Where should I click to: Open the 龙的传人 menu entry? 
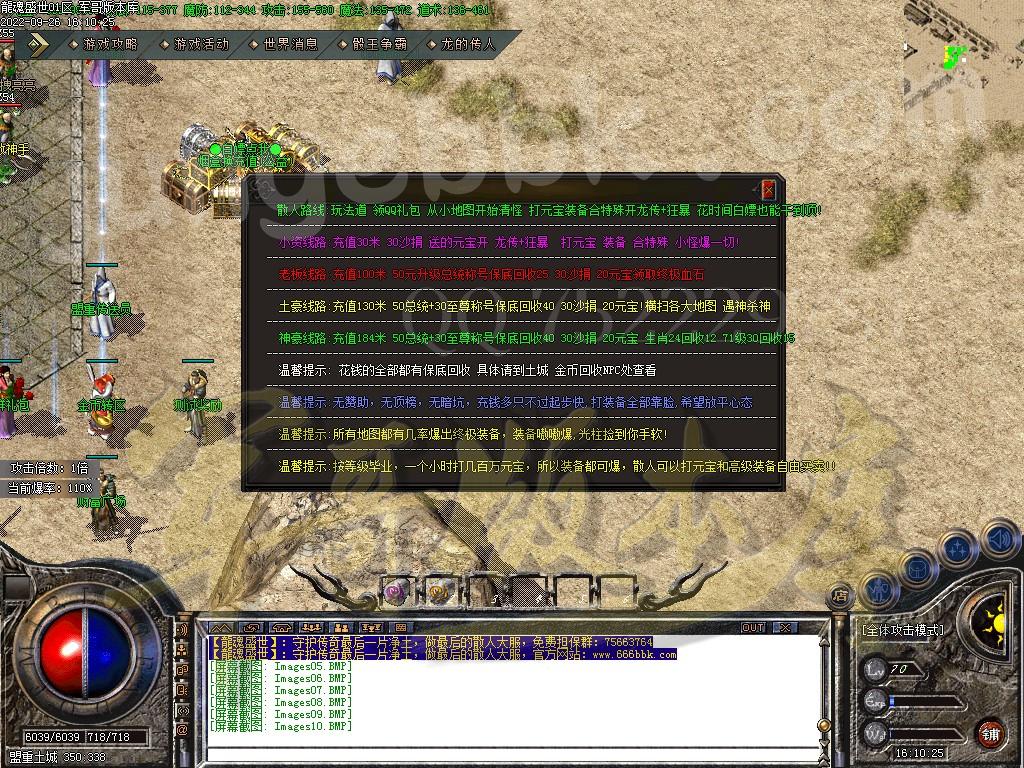pos(468,44)
